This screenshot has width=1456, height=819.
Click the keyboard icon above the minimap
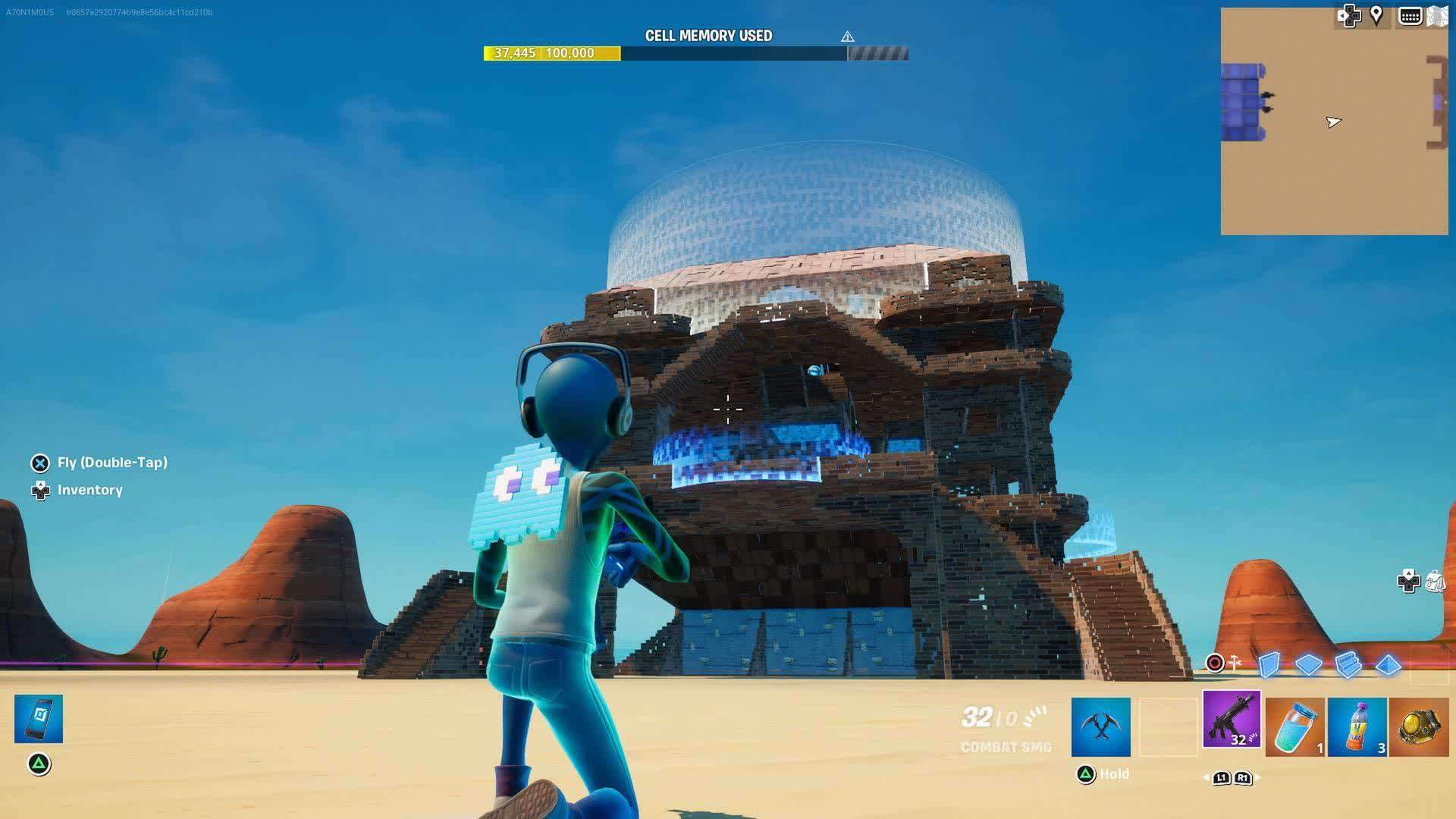[x=1410, y=15]
